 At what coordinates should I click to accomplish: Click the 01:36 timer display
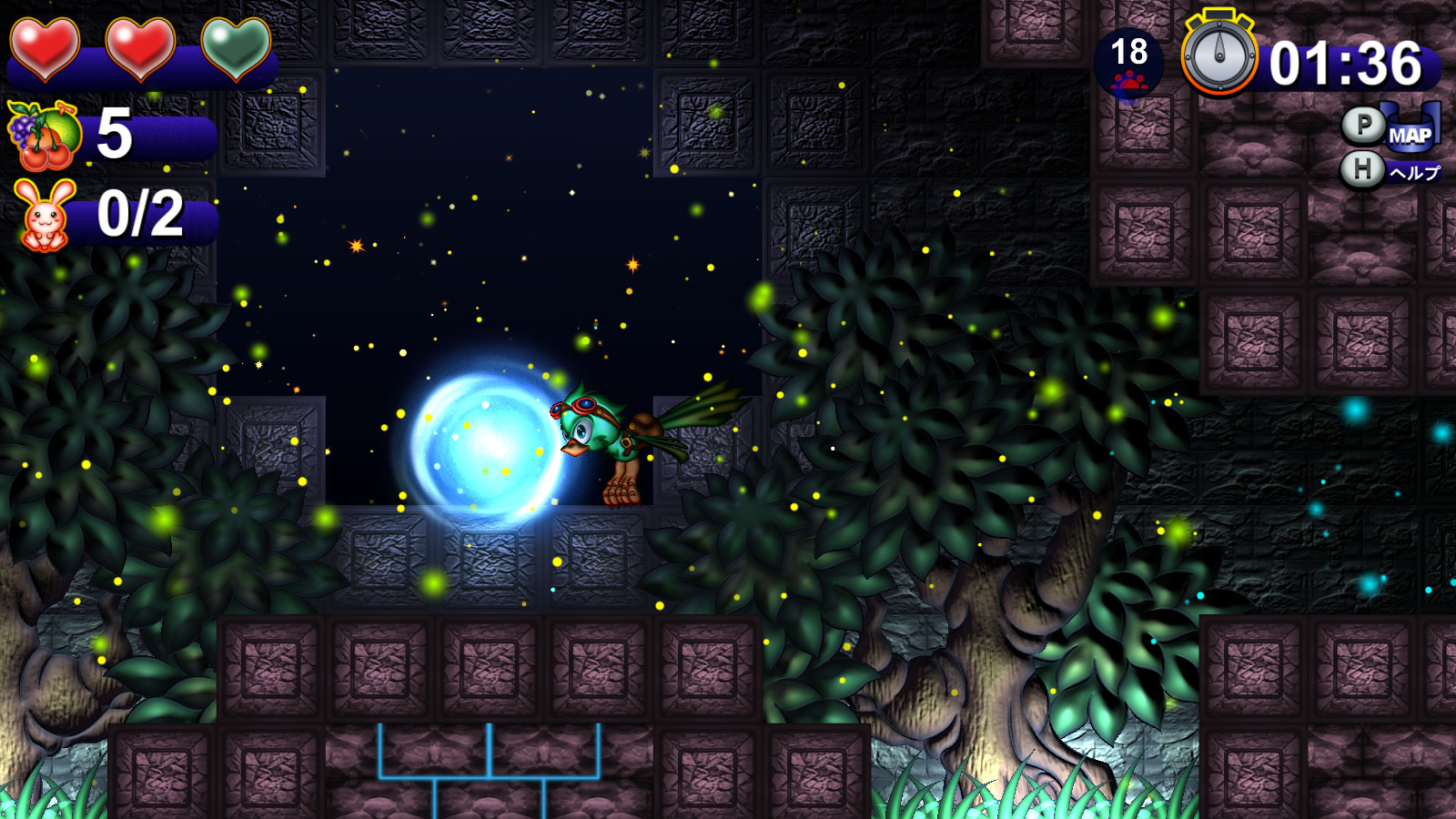click(1345, 64)
